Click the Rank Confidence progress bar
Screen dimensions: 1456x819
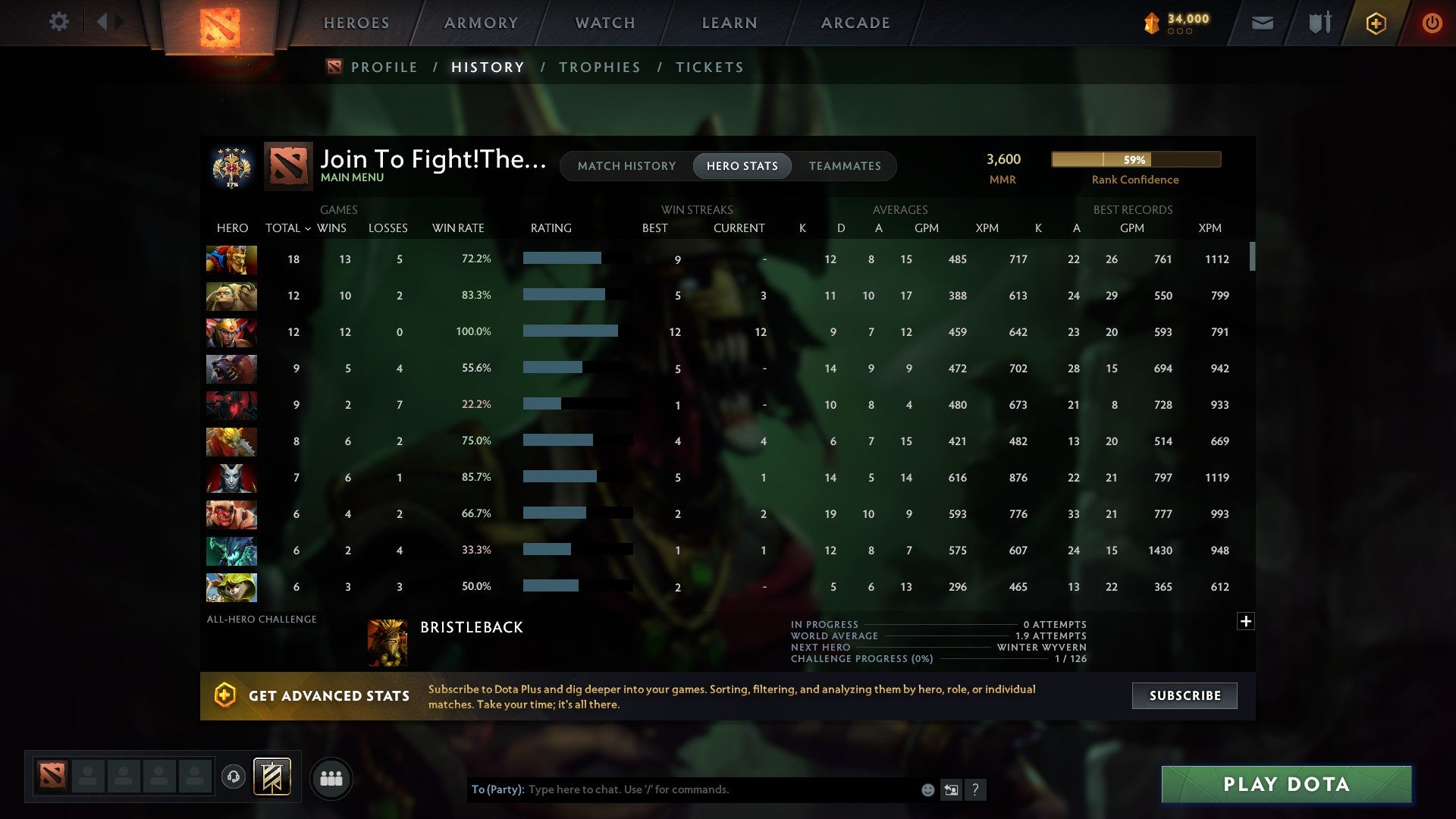pos(1135,159)
